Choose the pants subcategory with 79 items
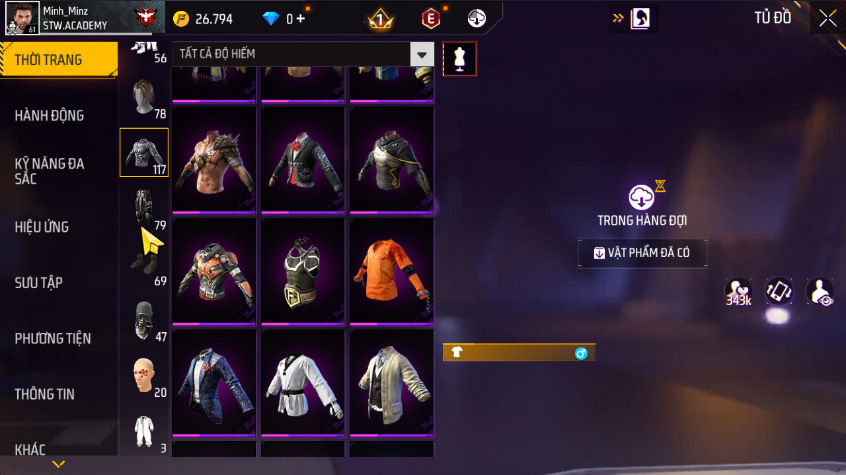 [144, 208]
